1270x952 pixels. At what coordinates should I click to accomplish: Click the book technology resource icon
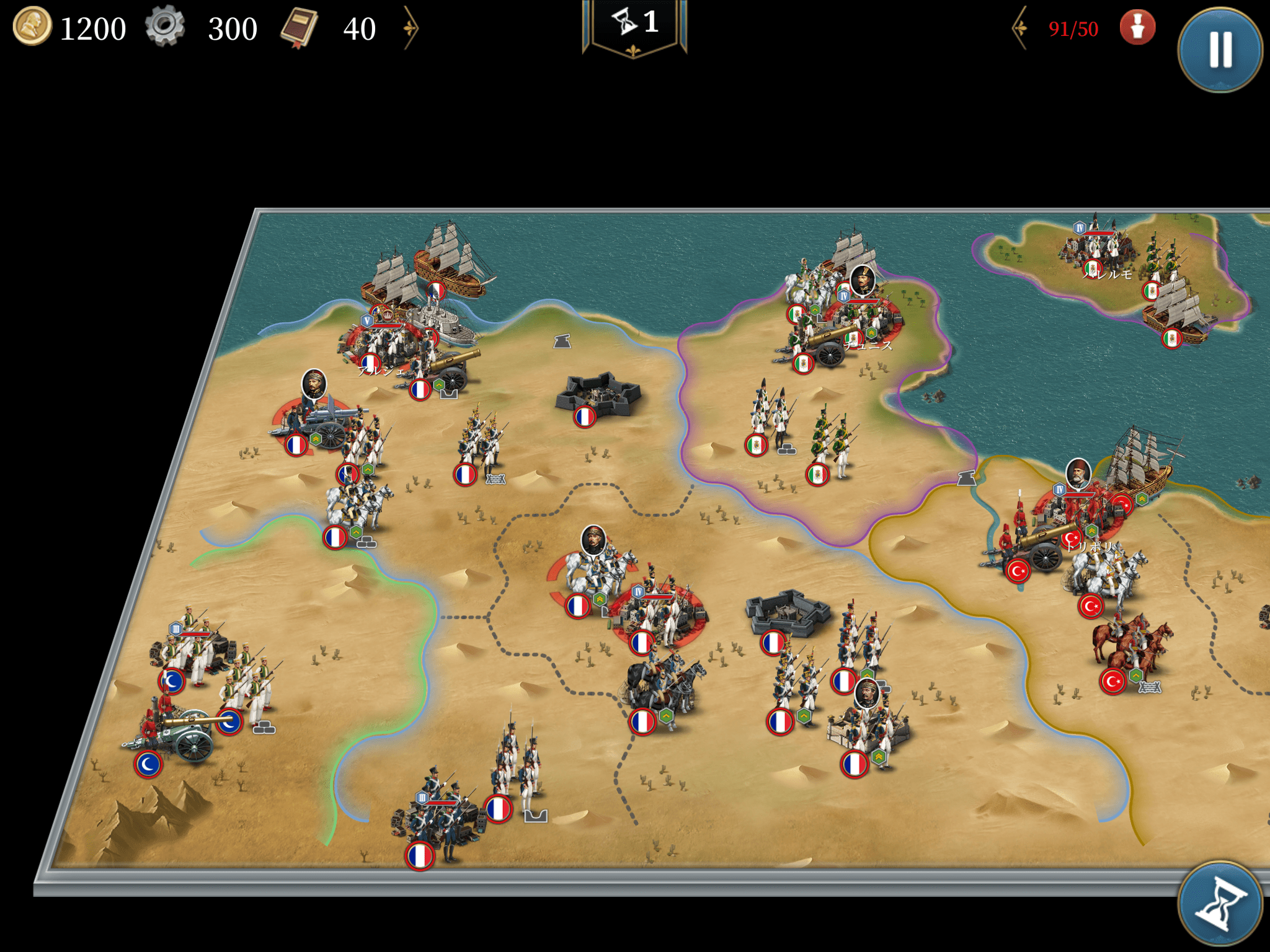(x=300, y=28)
